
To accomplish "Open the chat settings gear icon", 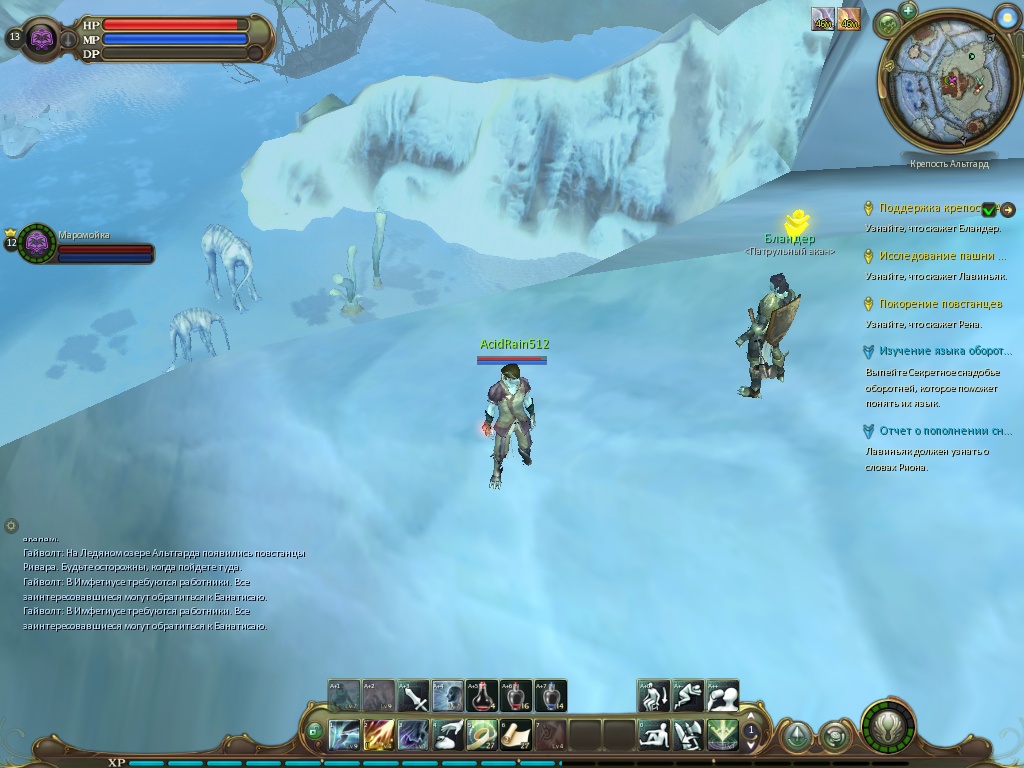I will [x=11, y=525].
